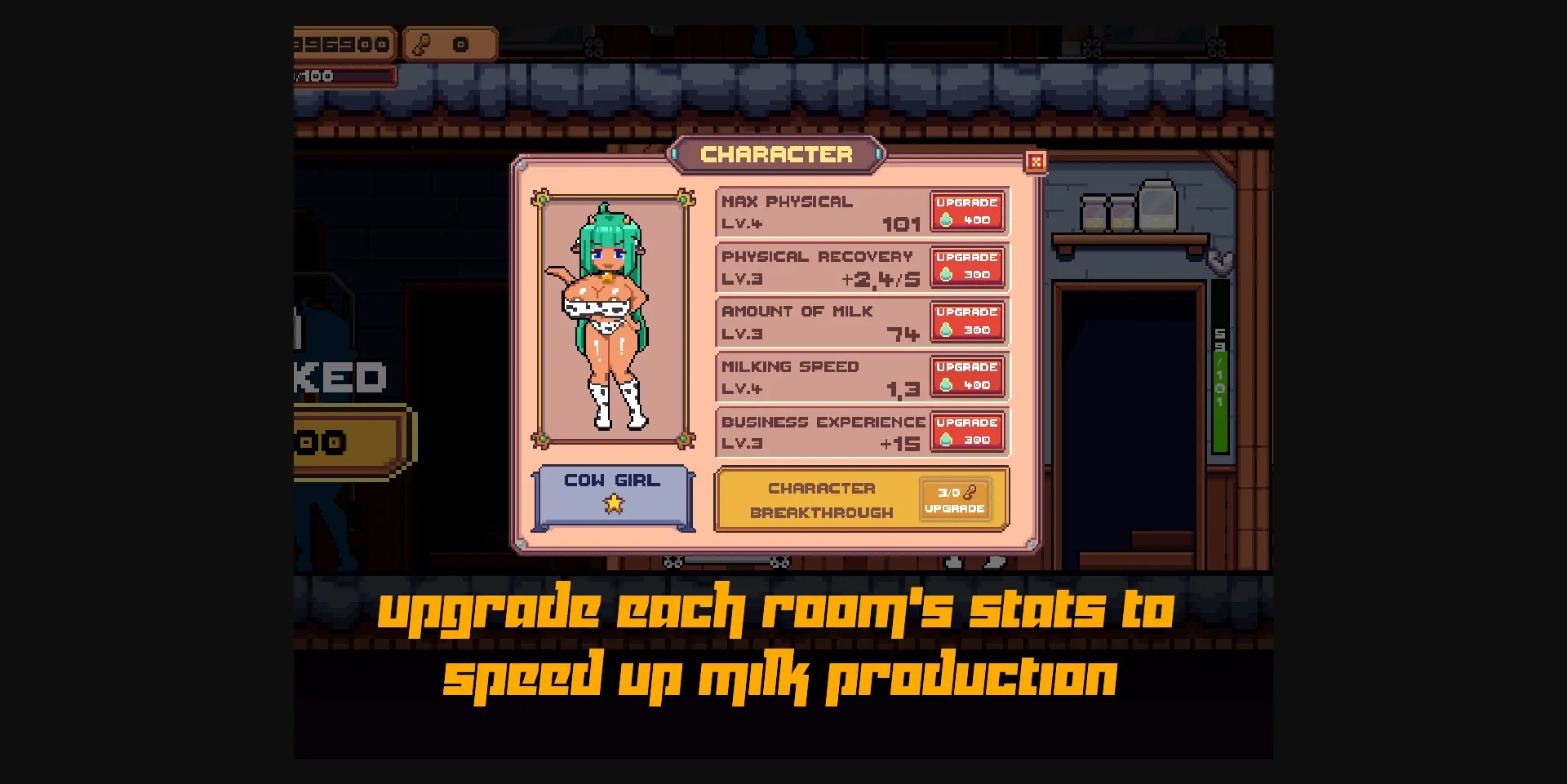The height and width of the screenshot is (784, 1567).
Task: Upgrade Physical Recovery to the next level
Action: click(x=966, y=267)
